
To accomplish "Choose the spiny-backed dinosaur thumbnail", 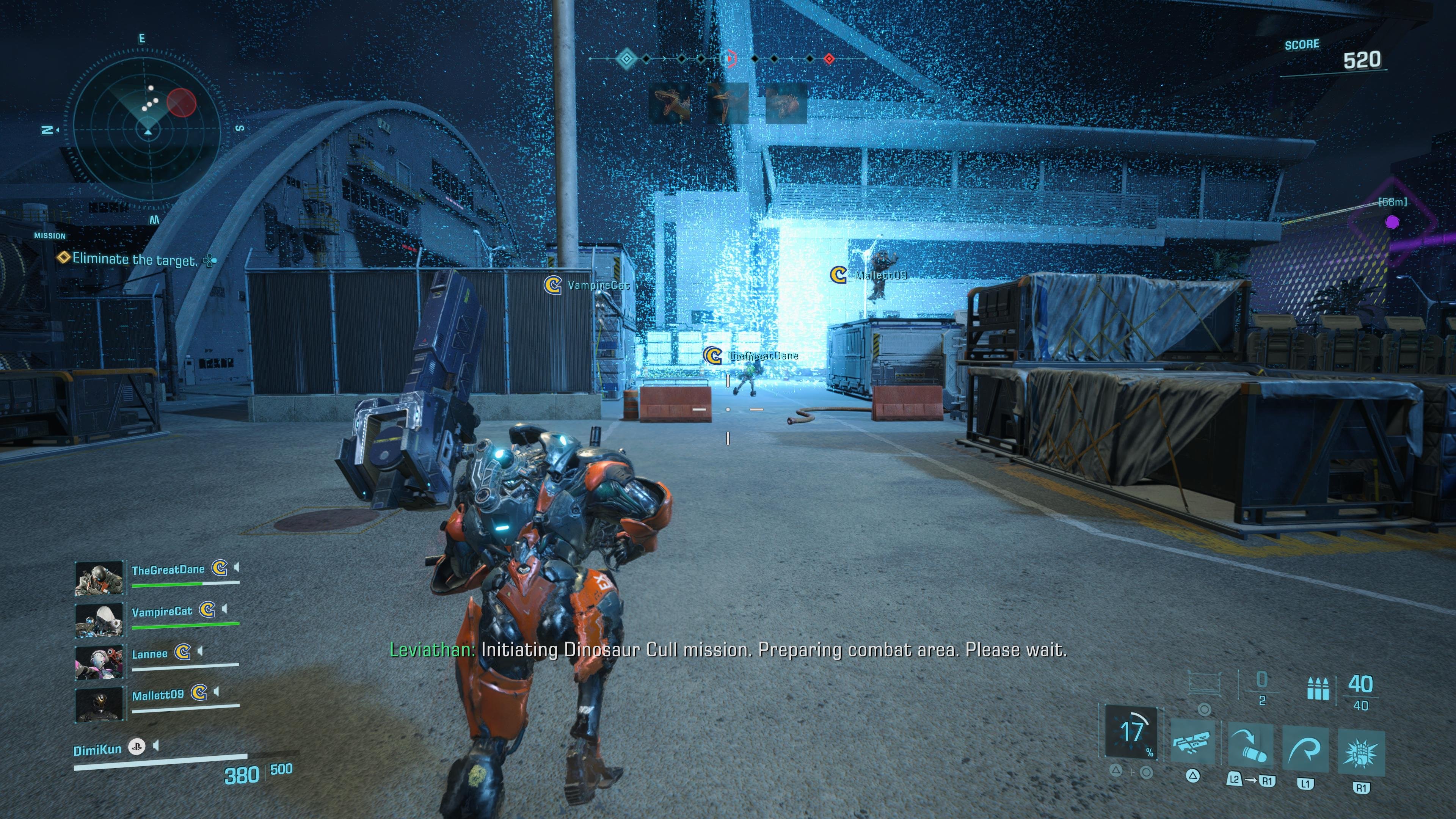I will 786,104.
